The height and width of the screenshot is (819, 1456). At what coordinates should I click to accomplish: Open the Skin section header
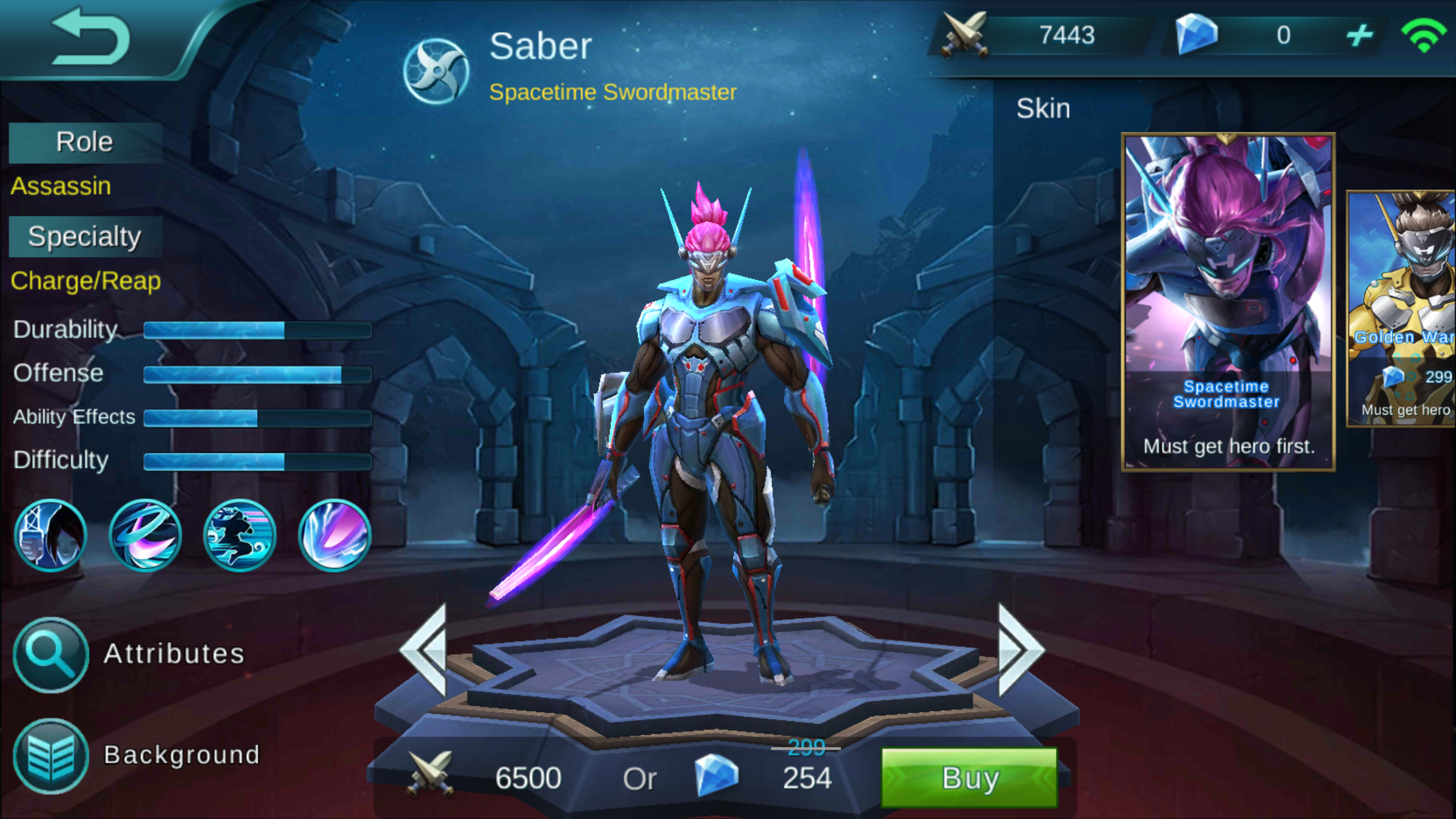[x=1044, y=108]
